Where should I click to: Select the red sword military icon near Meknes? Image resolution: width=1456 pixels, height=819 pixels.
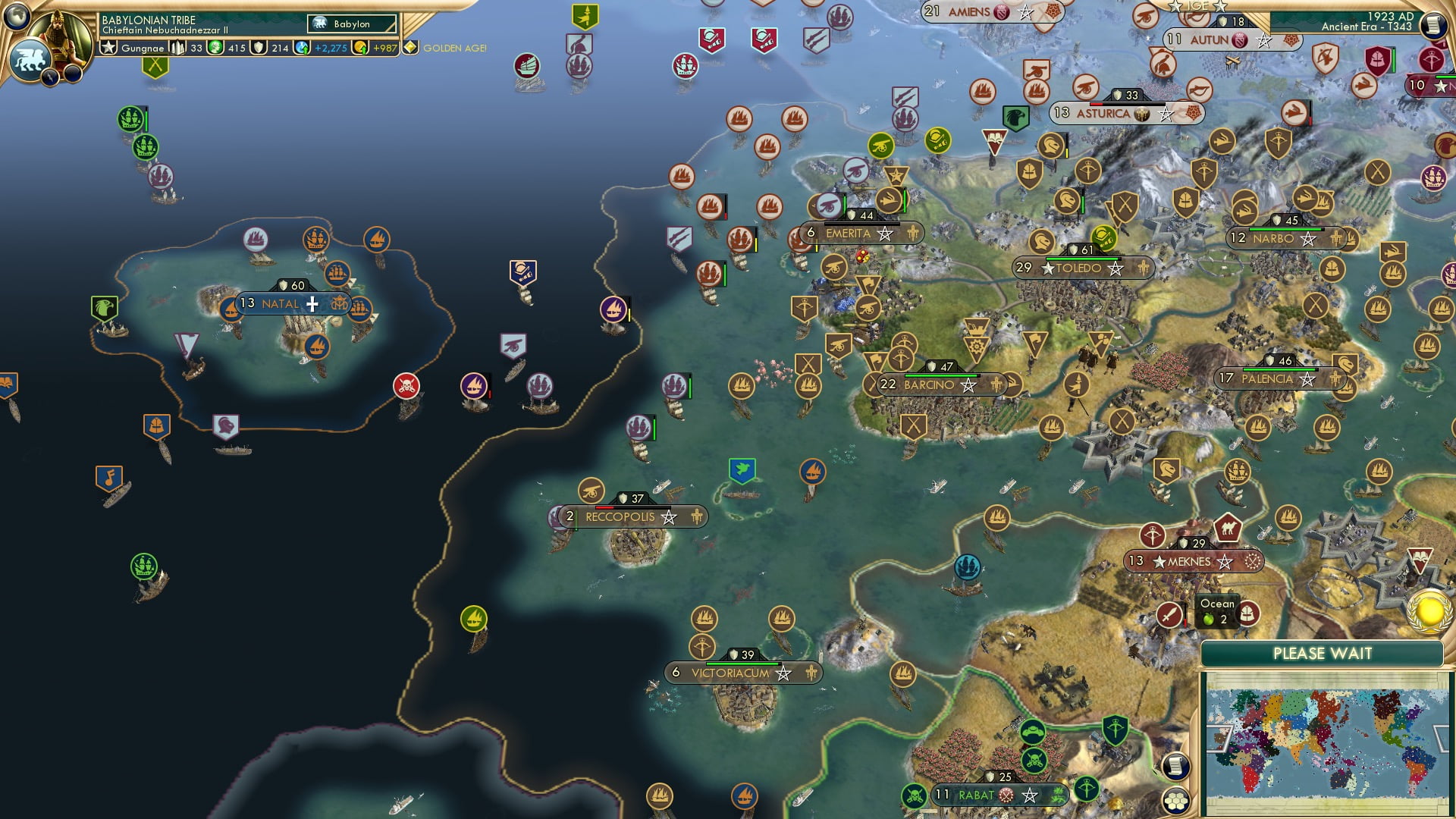point(1170,614)
